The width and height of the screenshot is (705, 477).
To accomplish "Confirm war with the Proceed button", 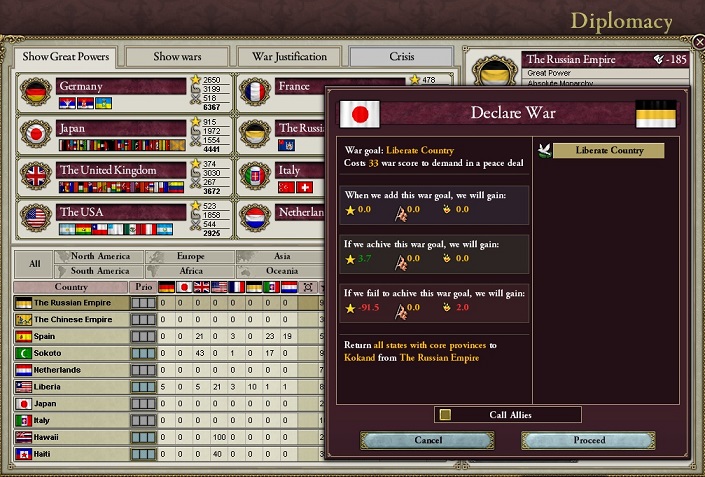I will pyautogui.click(x=589, y=440).
